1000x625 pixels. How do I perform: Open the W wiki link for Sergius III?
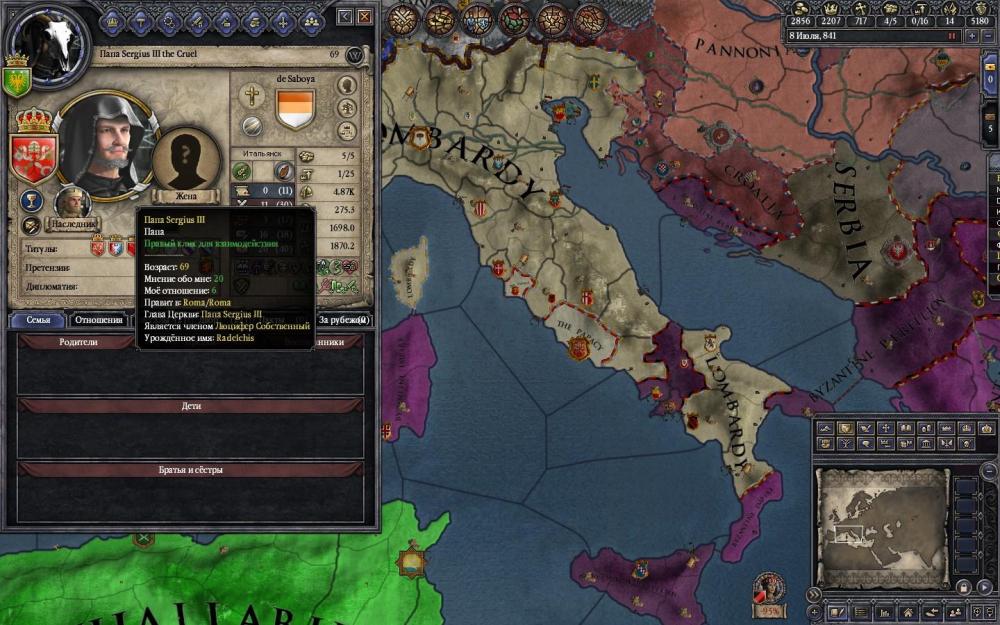coord(355,56)
